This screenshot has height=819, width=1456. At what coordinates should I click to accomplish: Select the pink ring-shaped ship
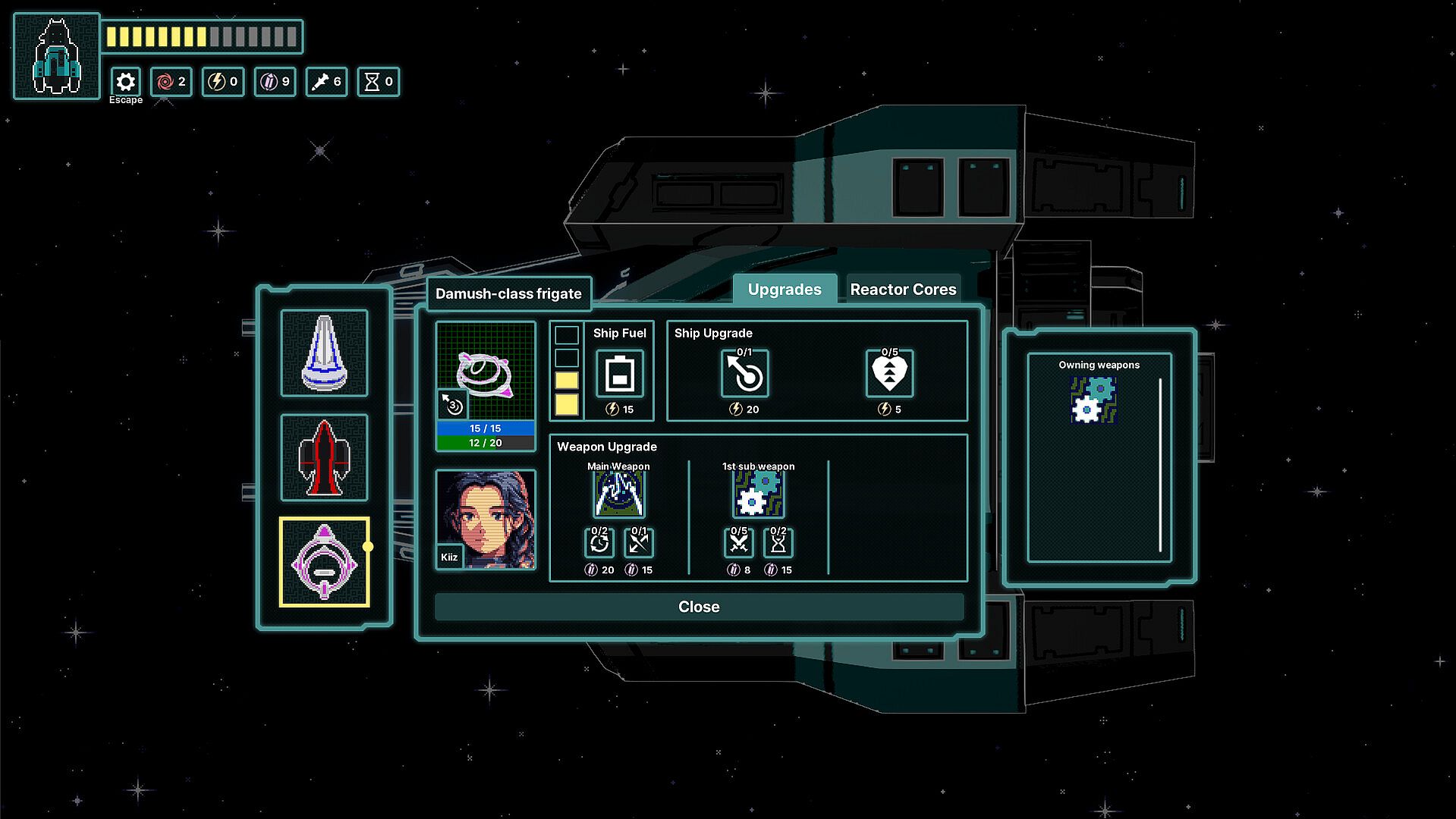pyautogui.click(x=324, y=562)
